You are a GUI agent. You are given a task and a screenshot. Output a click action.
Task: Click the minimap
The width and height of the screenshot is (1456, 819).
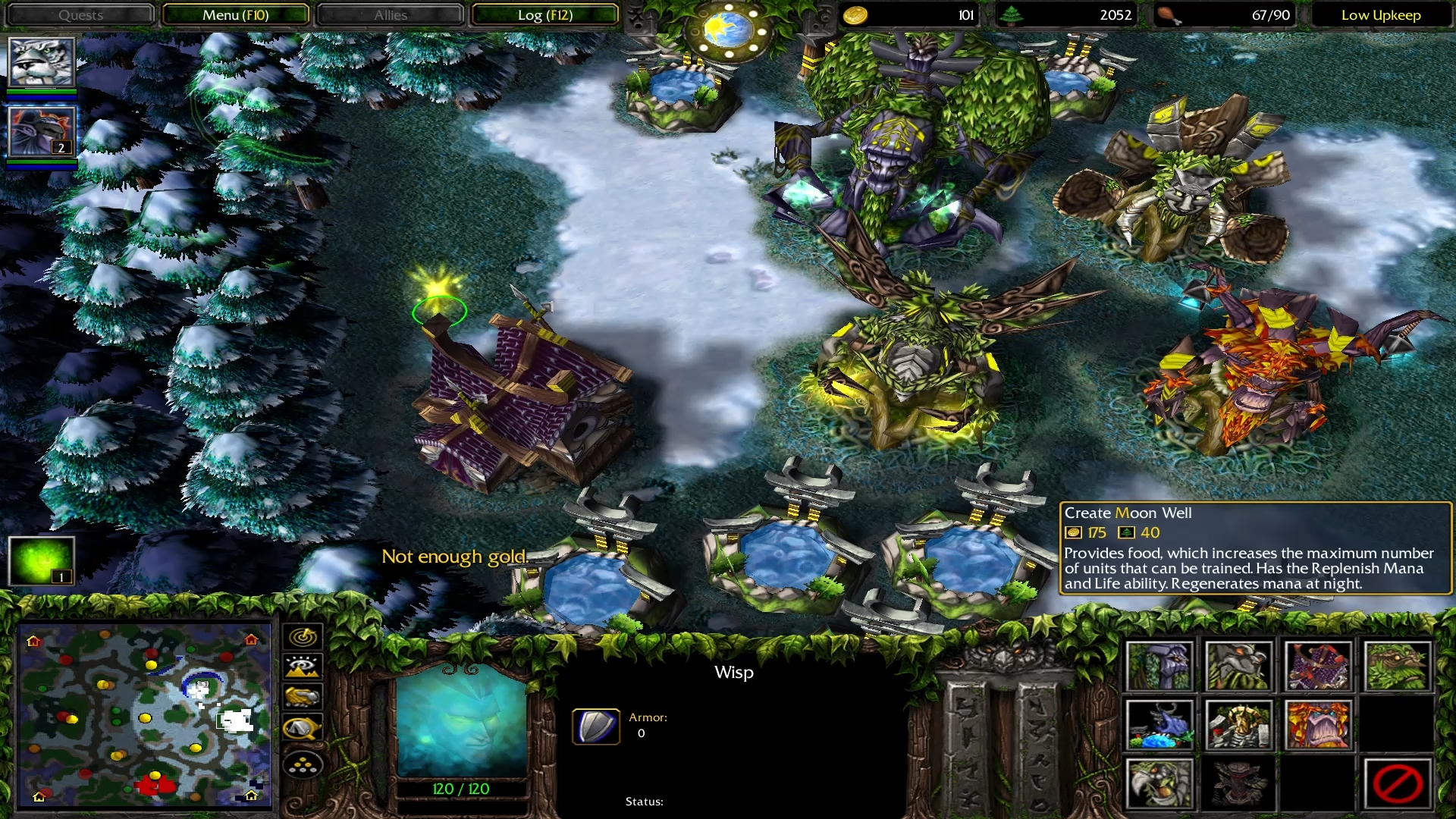coord(144,714)
